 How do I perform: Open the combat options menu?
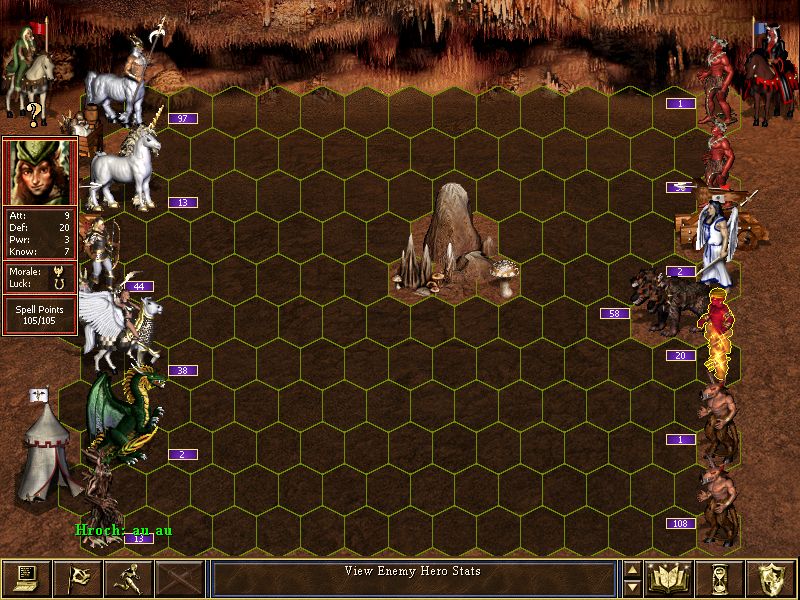(x=27, y=578)
